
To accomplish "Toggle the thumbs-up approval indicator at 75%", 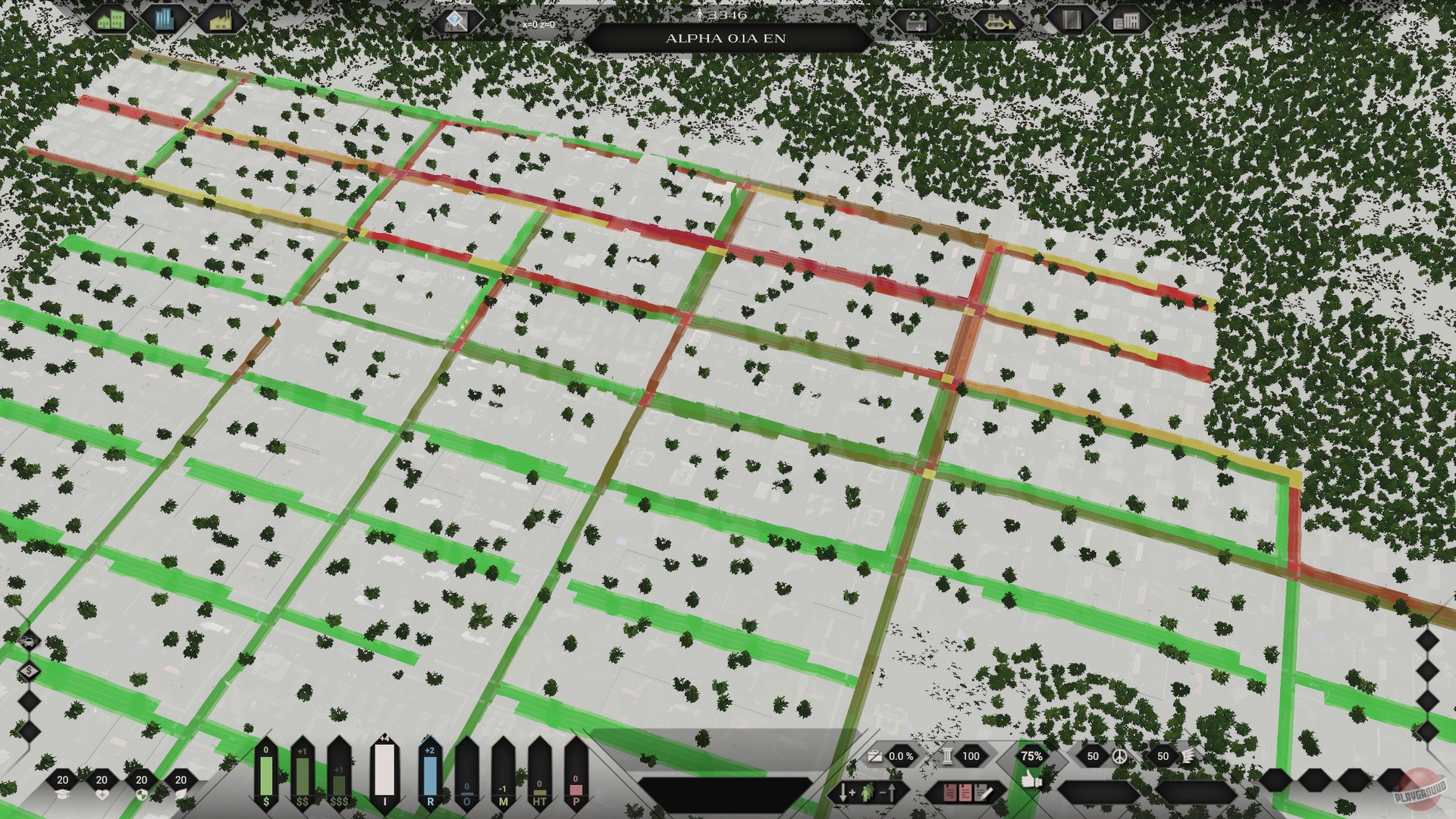I will 1032,756.
